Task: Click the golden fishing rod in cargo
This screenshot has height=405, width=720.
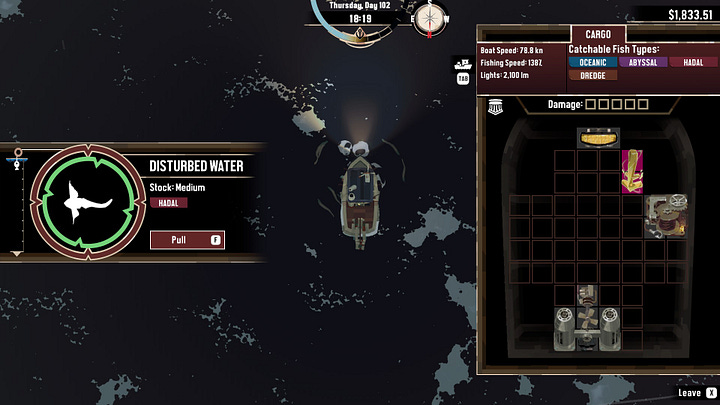Action: [632, 171]
